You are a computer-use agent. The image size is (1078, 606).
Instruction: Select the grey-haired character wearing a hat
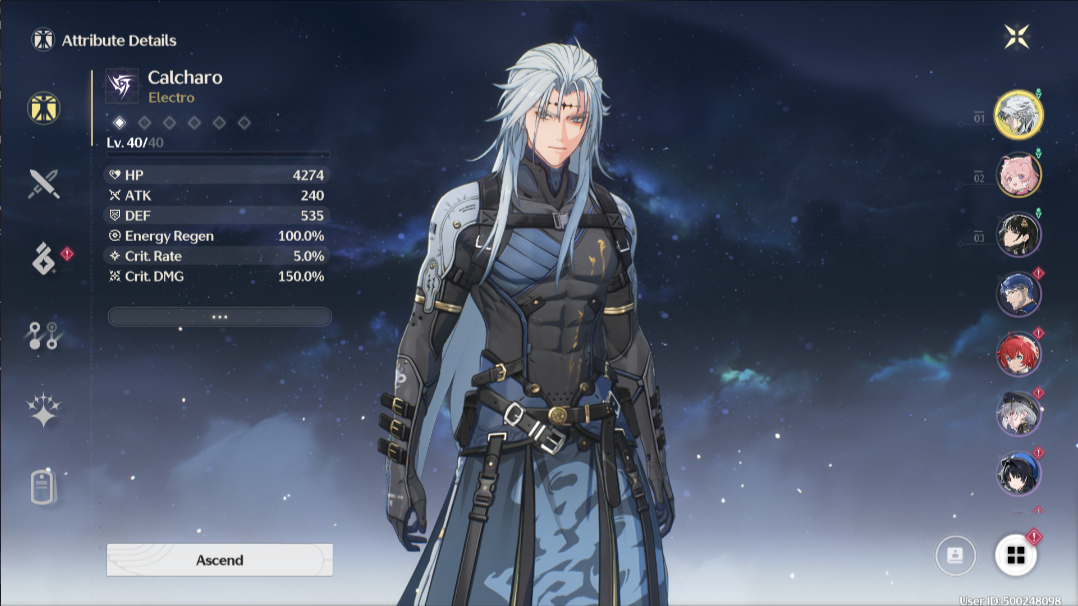point(1019,413)
